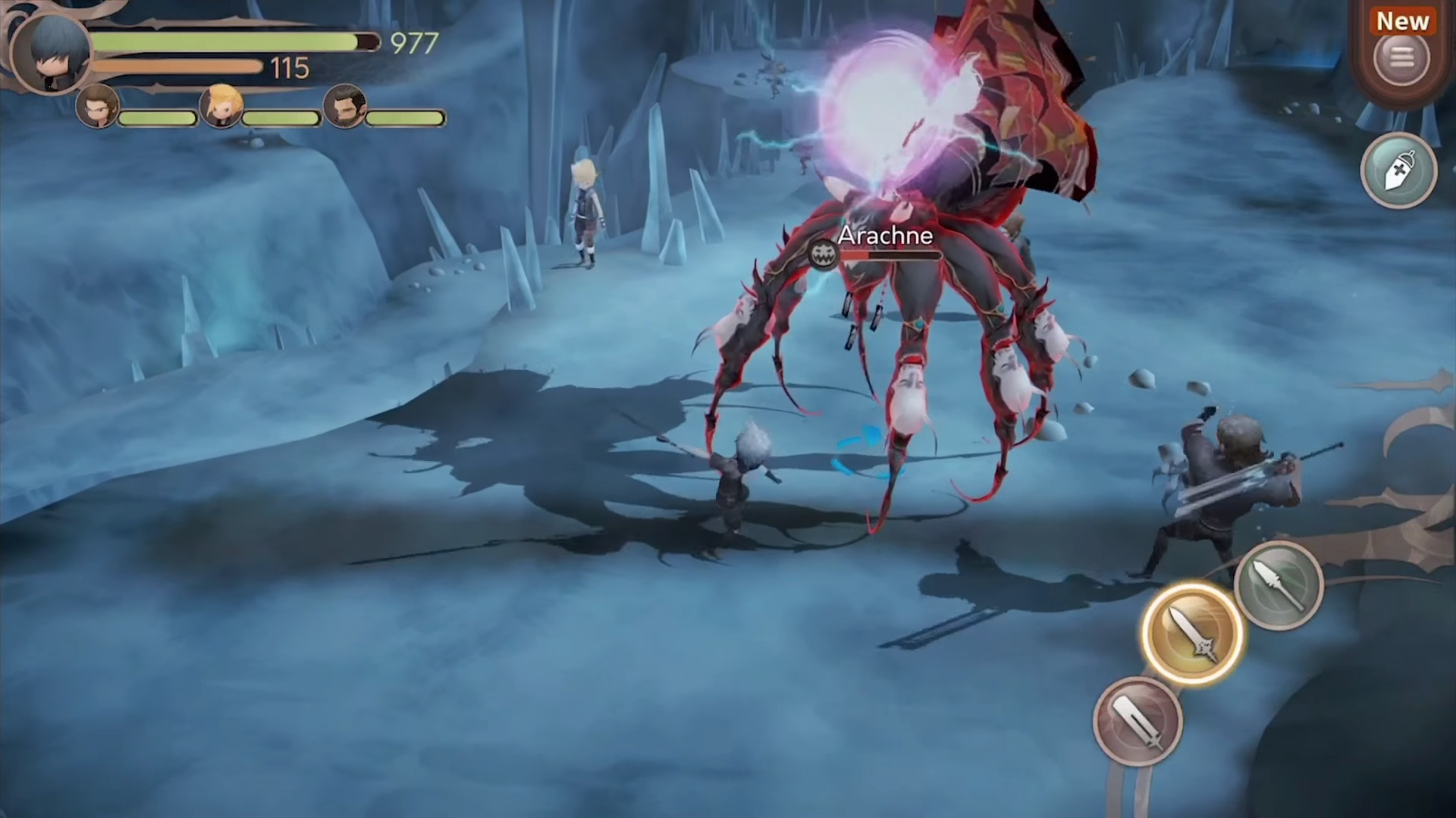This screenshot has height=818, width=1456.
Task: Select the highlighted sword weapon
Action: (1191, 633)
